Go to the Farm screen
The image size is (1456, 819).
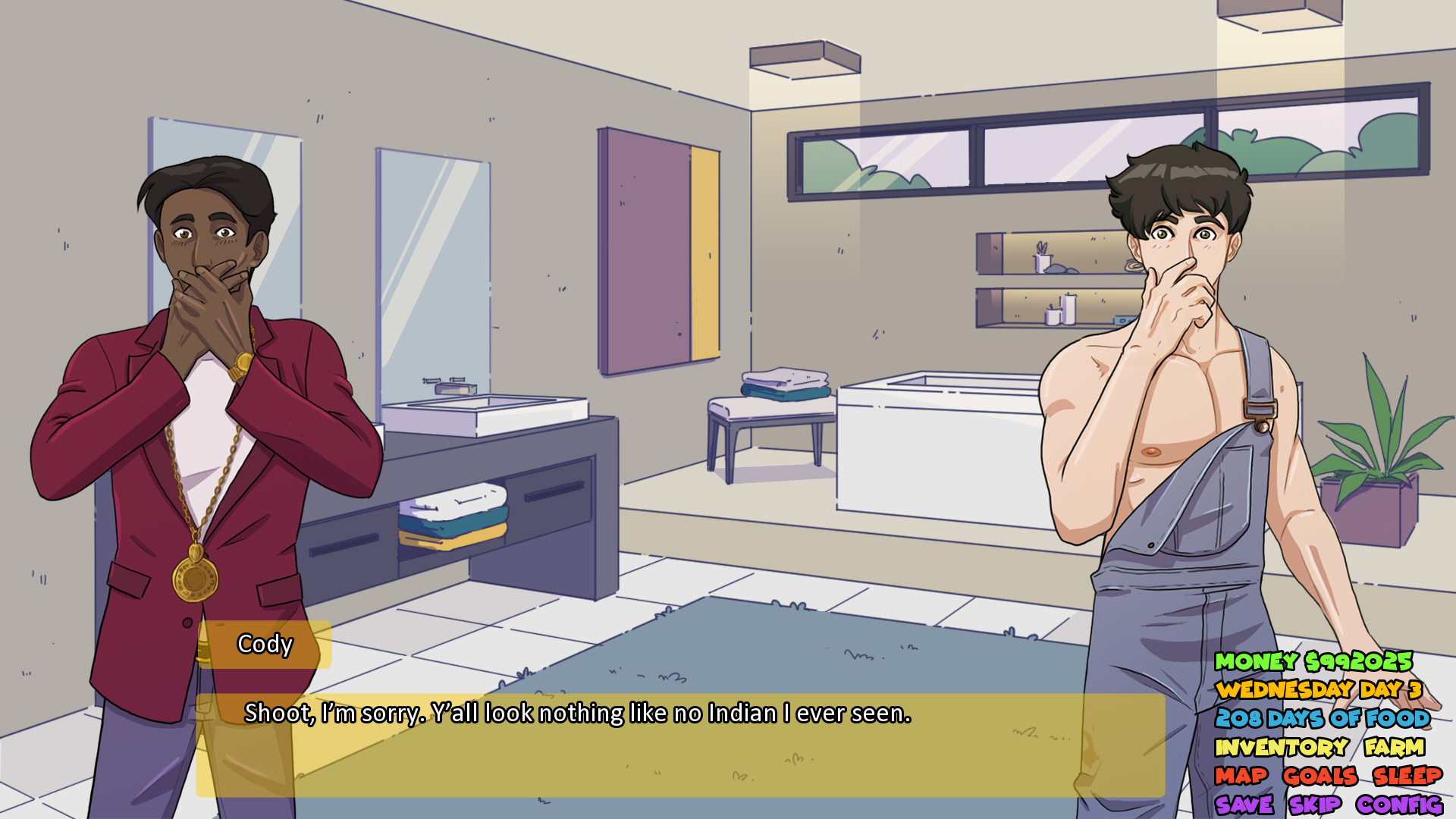(1394, 748)
